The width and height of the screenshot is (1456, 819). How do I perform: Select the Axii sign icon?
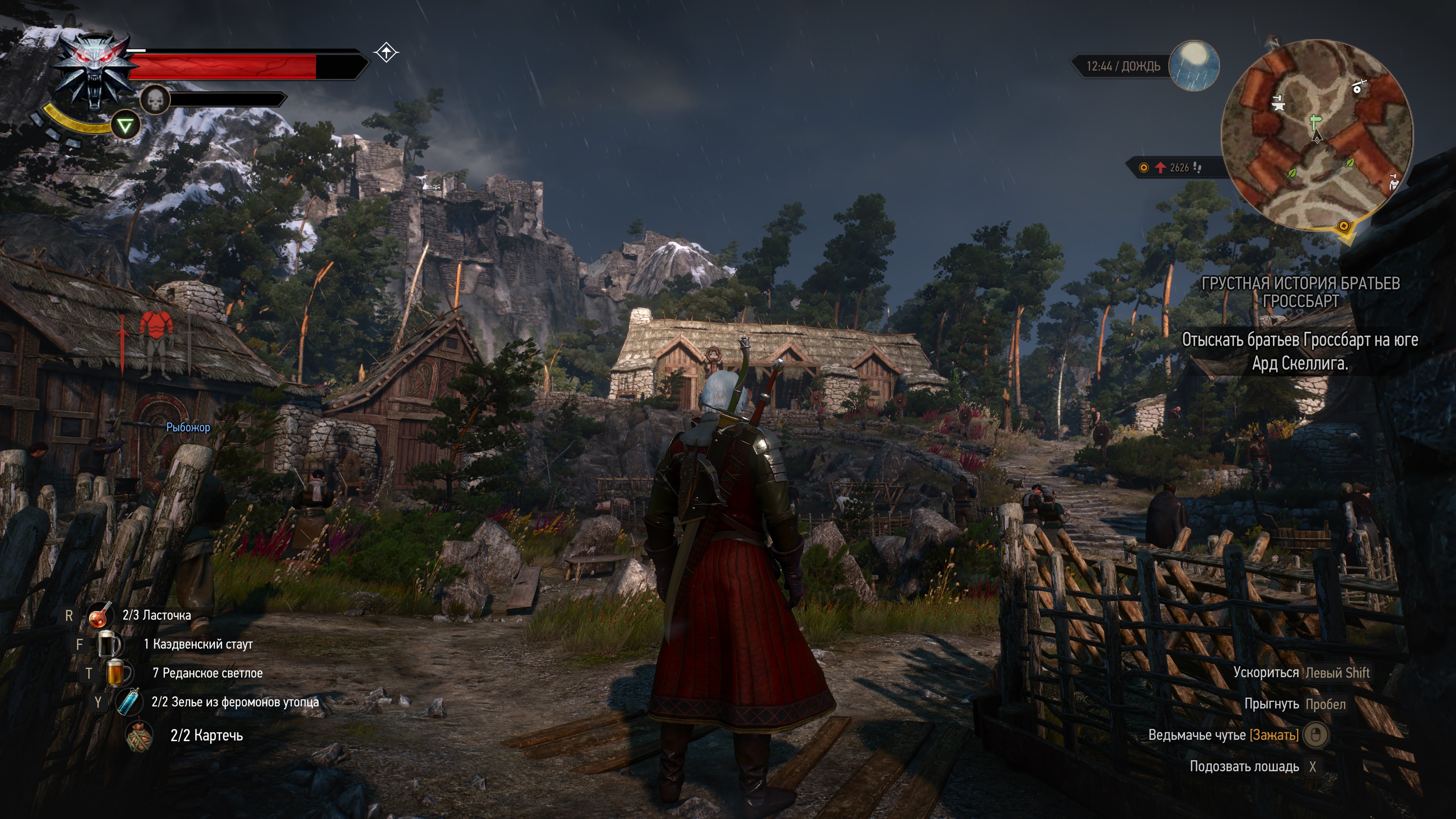coord(125,125)
